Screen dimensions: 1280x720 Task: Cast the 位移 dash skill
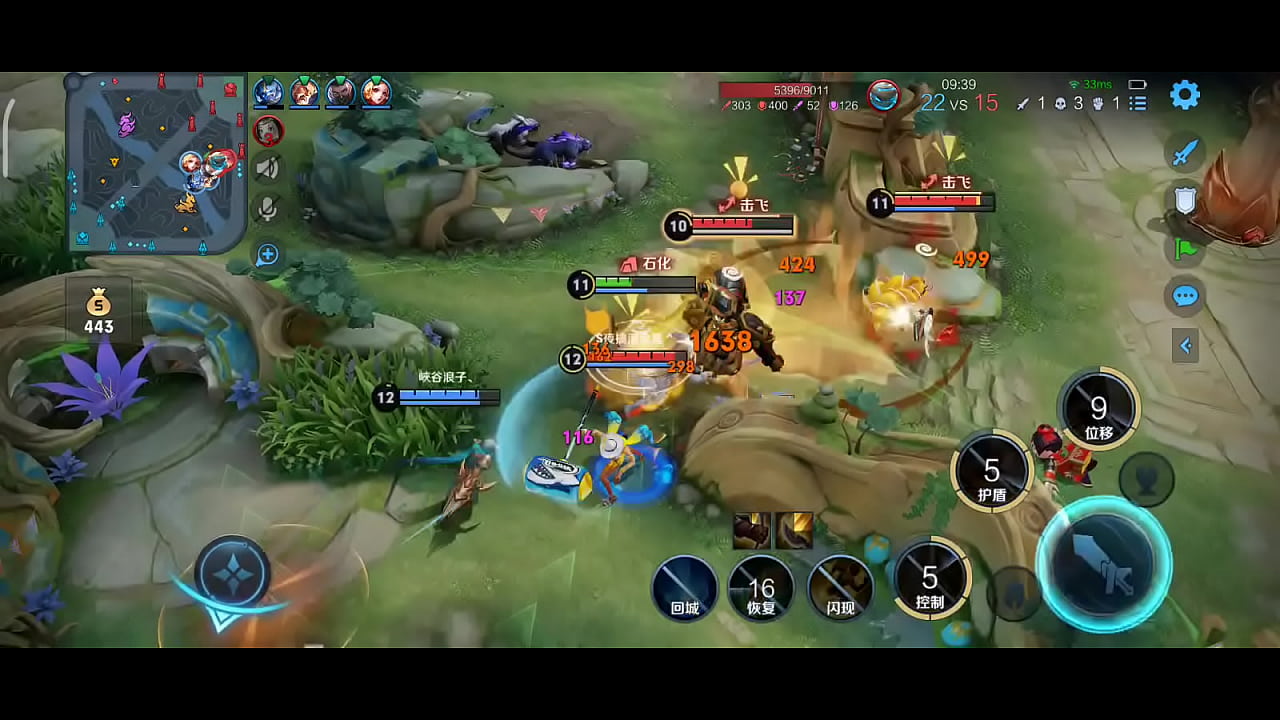click(1099, 410)
